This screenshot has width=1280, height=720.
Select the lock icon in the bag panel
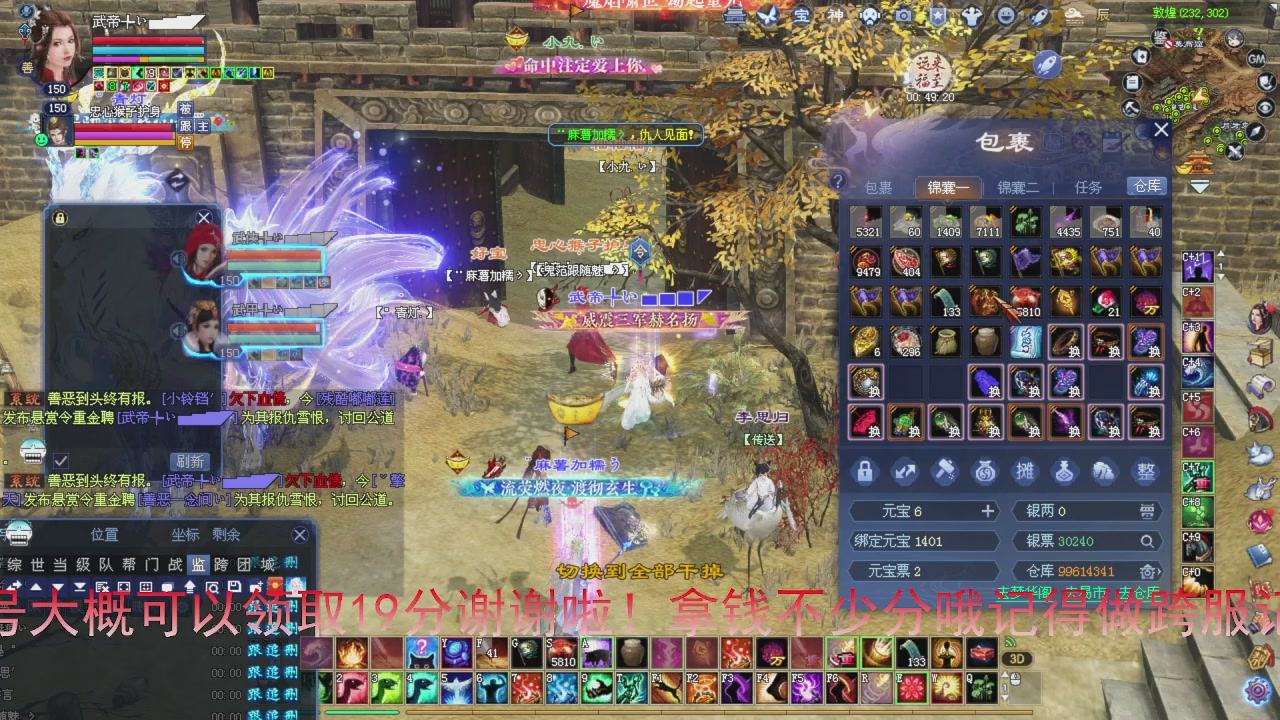[x=865, y=471]
